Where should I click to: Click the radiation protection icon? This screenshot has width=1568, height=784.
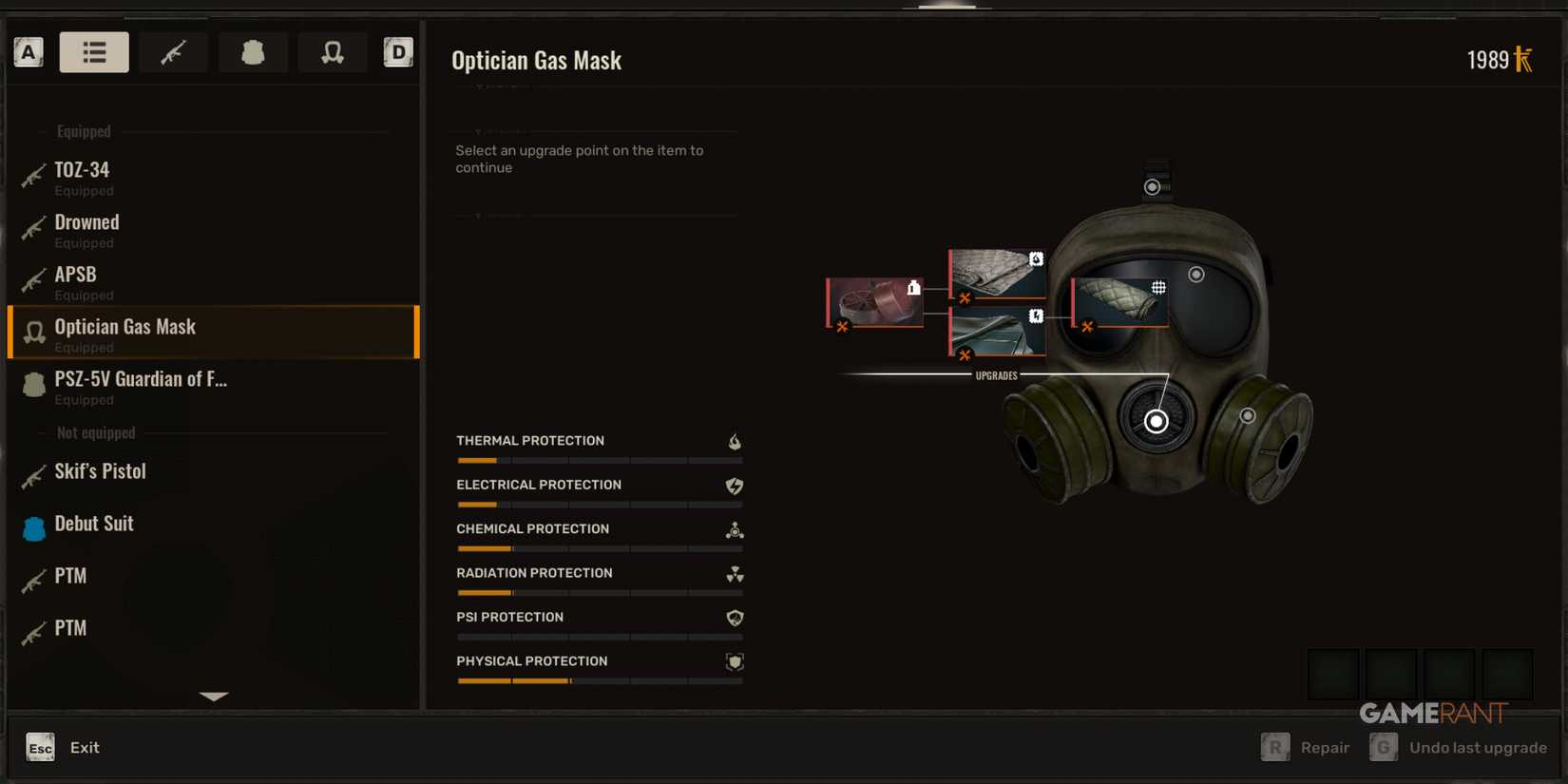732,574
